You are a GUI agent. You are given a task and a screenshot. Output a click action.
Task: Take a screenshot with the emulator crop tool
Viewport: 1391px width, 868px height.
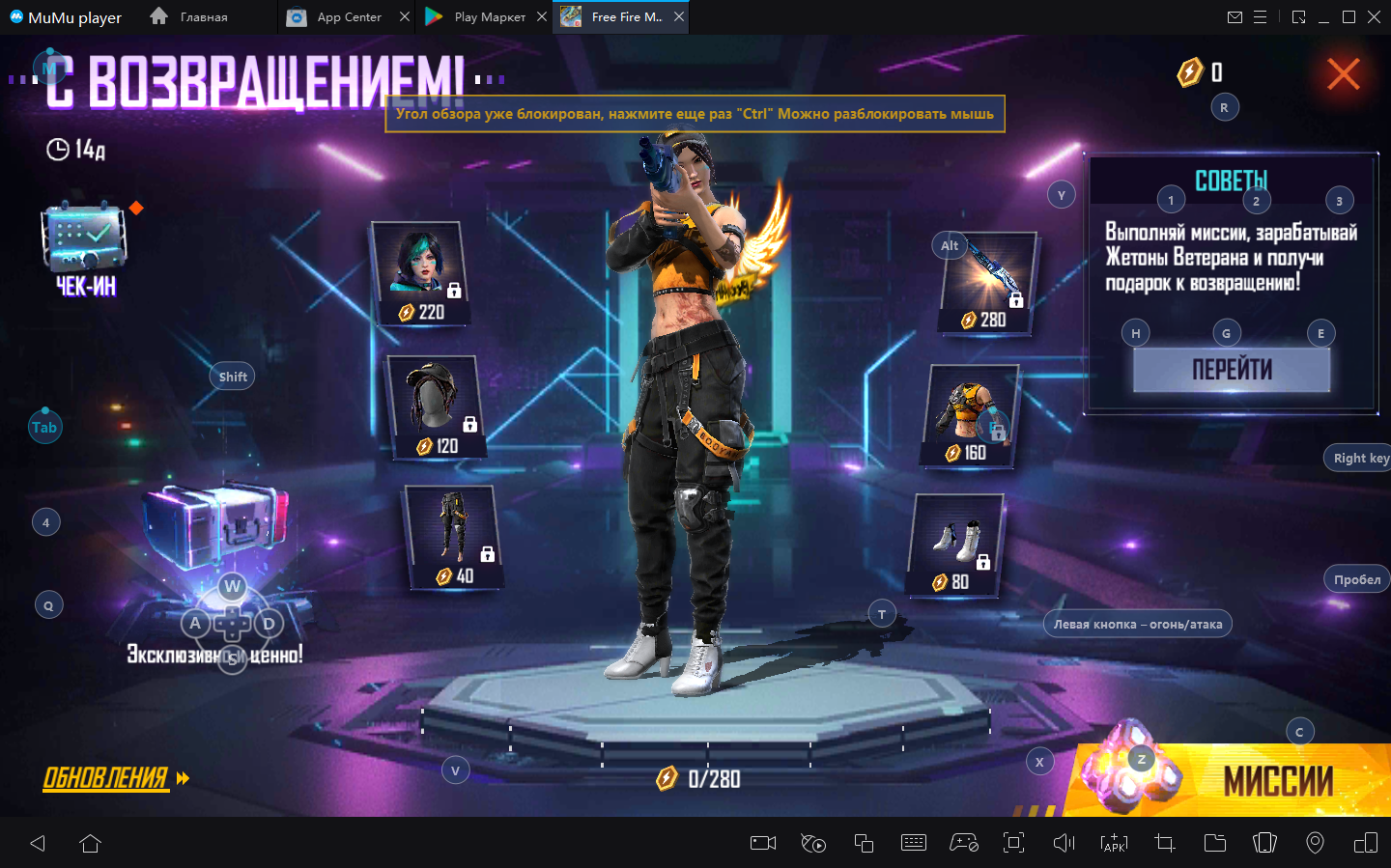1165,844
